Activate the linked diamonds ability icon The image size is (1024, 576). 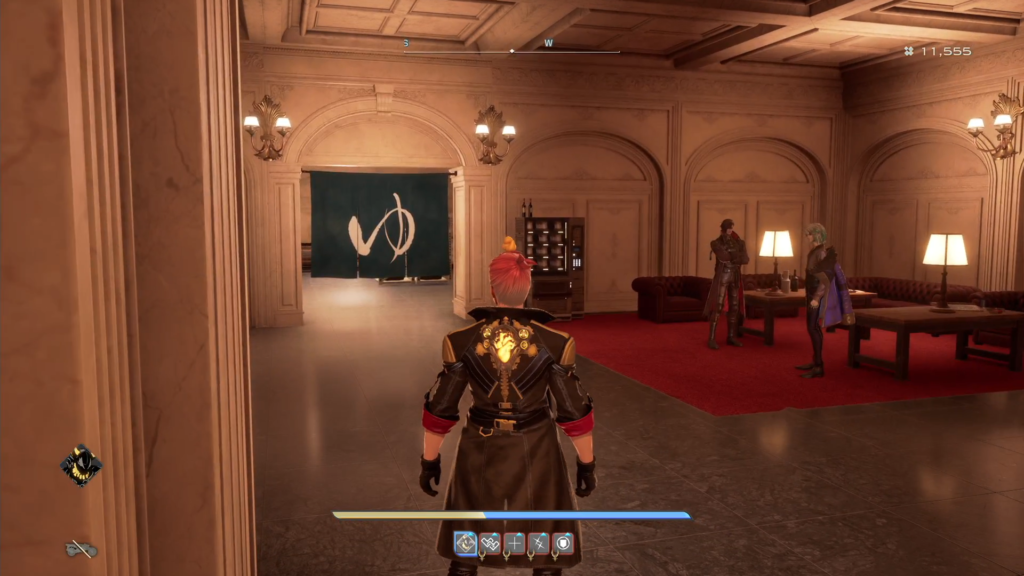[490, 543]
